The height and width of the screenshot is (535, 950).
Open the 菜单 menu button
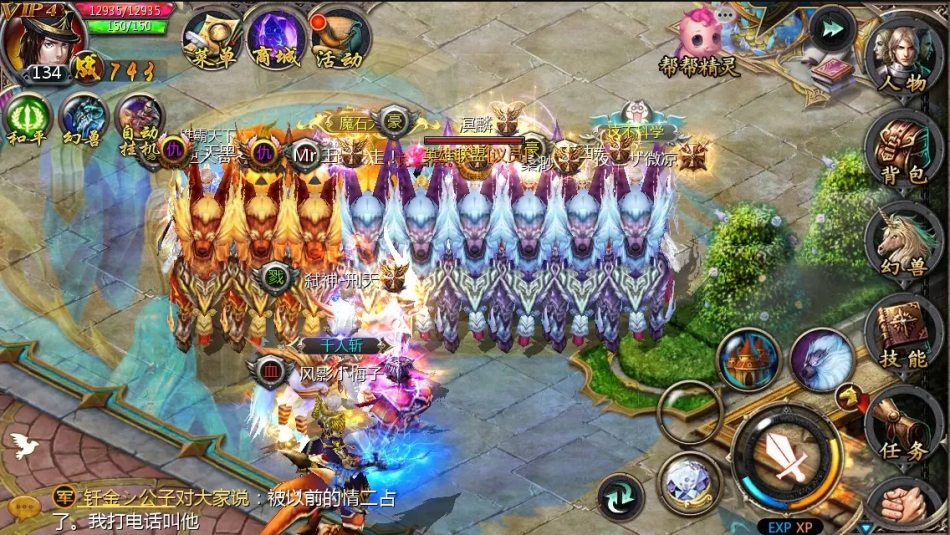pos(213,40)
